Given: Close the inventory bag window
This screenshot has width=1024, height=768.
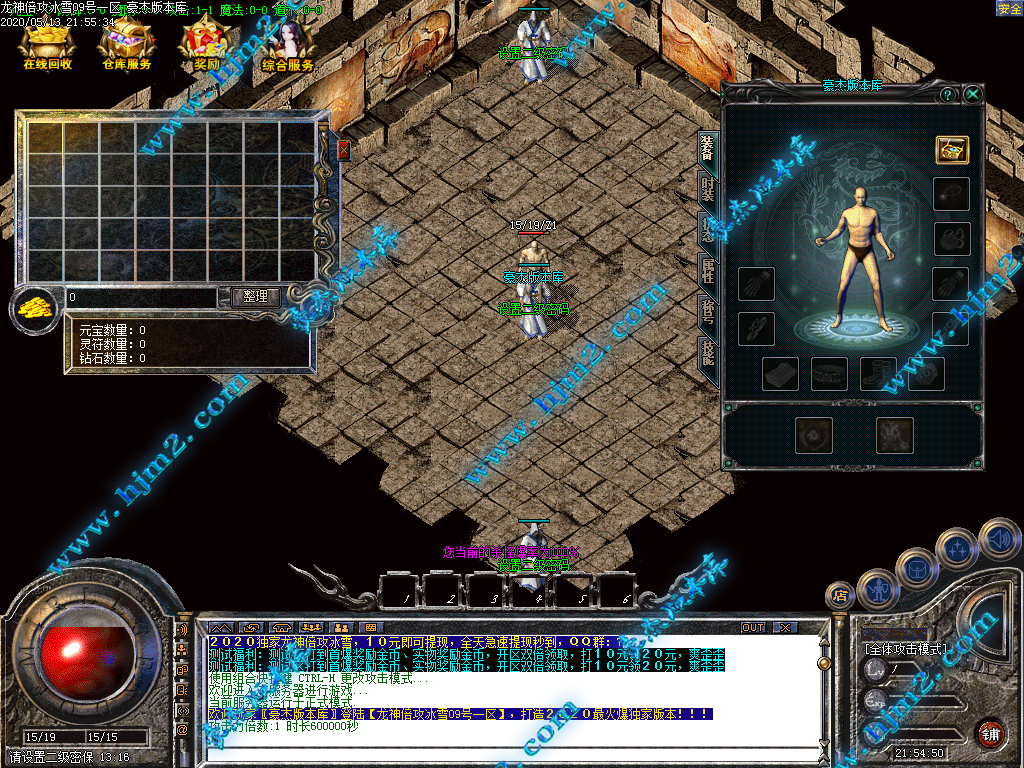Looking at the screenshot, I should point(343,150).
